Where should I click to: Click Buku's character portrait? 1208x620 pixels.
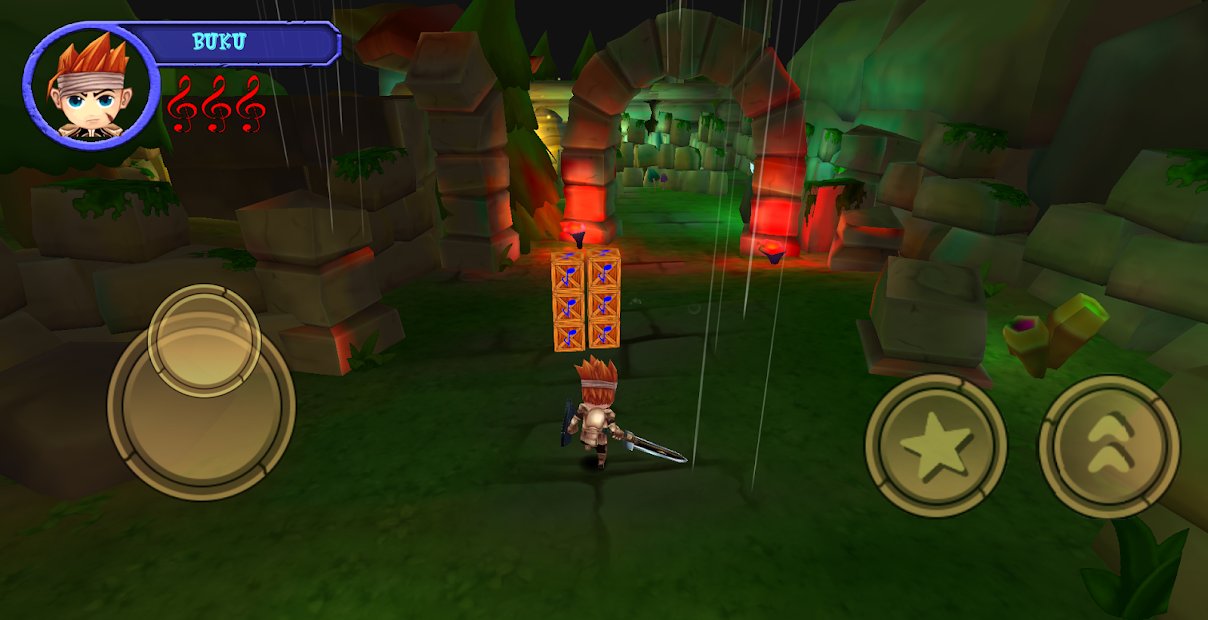(91, 87)
